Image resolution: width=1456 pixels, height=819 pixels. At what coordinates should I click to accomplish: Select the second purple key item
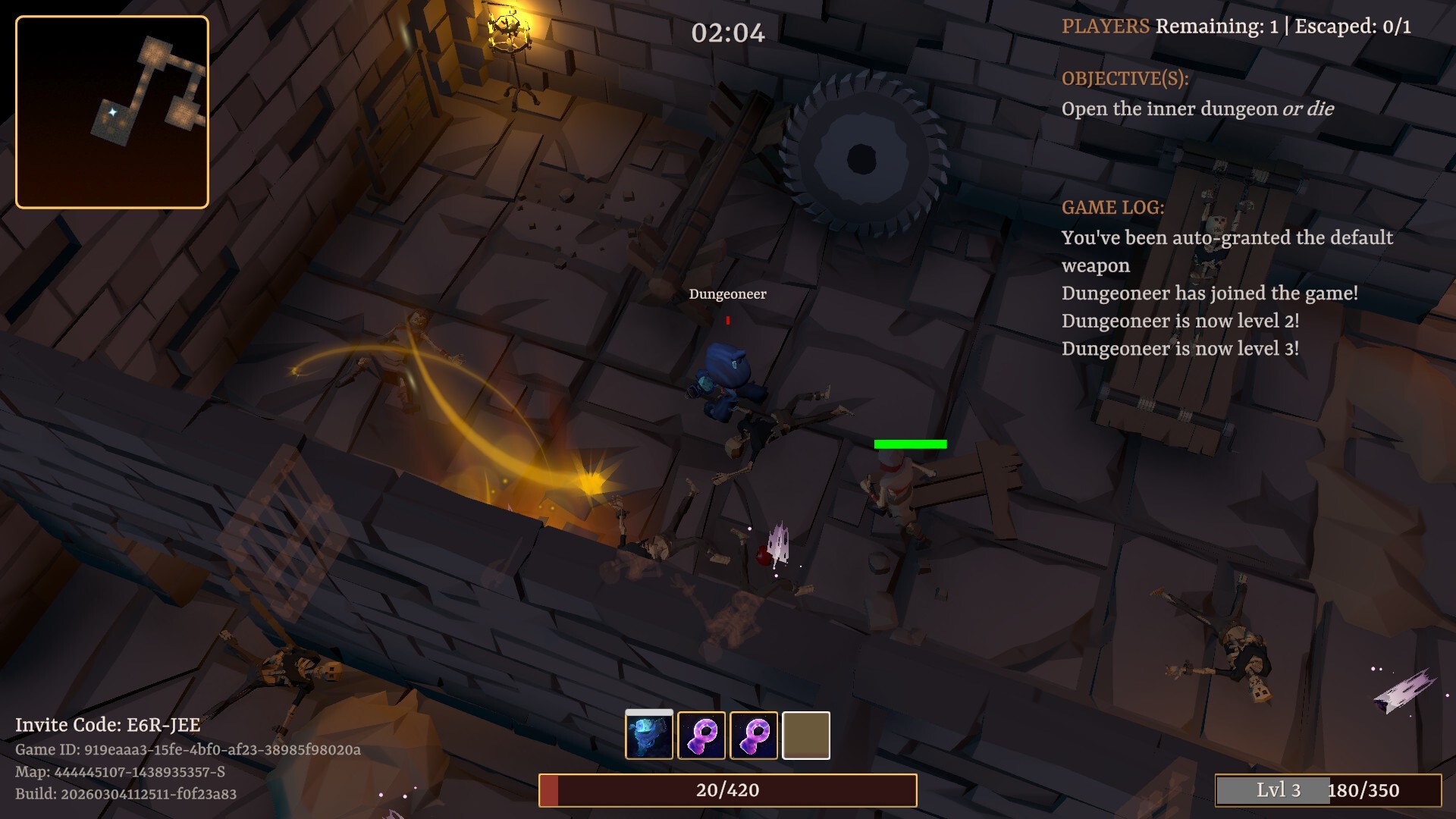click(x=754, y=734)
